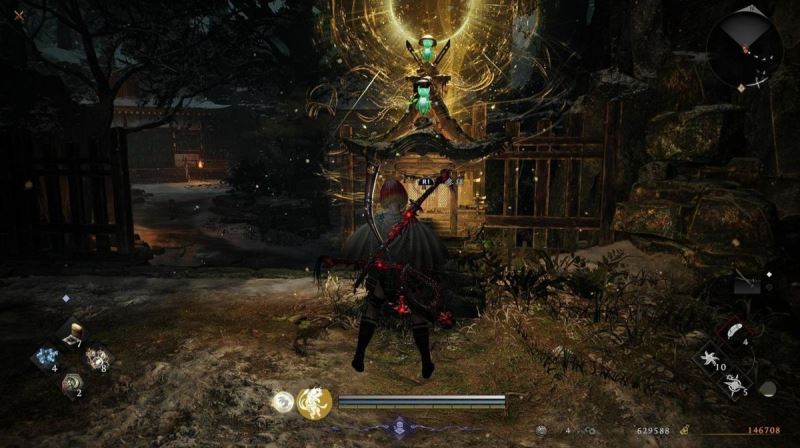Use the blue crystal cluster item
The height and width of the screenshot is (448, 800).
(46, 359)
